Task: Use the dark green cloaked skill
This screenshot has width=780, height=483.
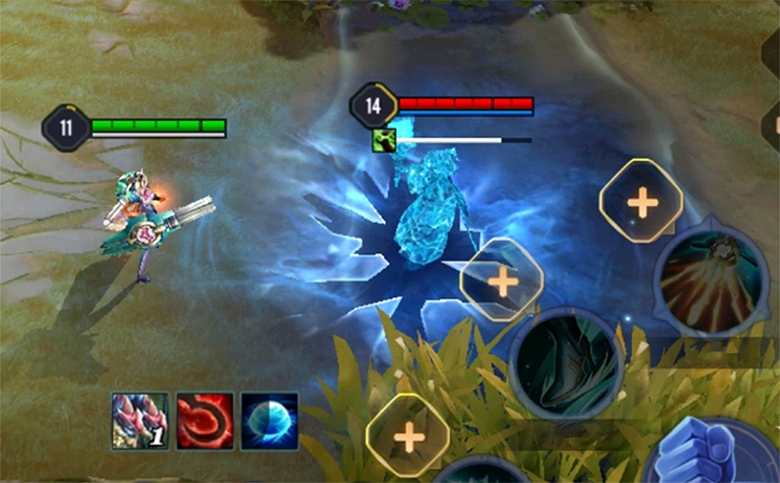Action: 566,362
